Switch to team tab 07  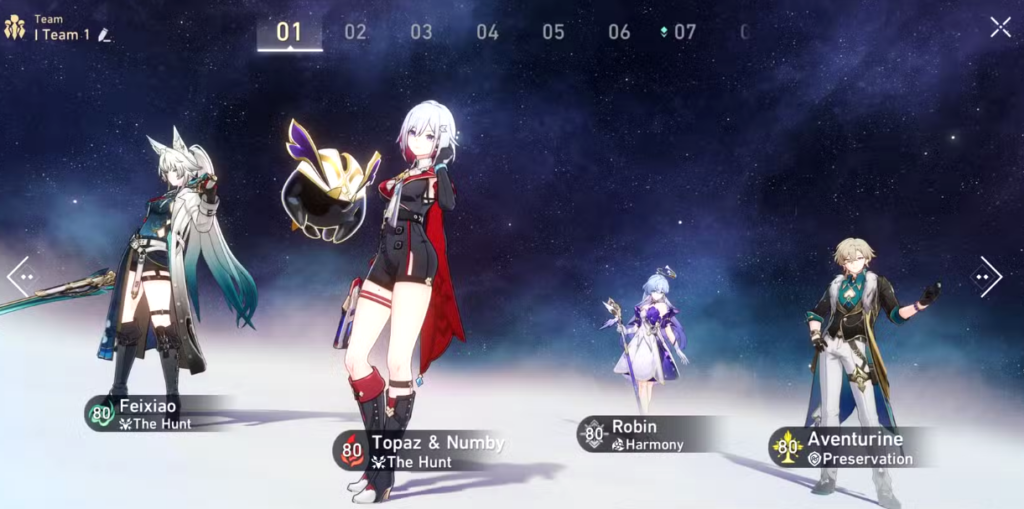pyautogui.click(x=683, y=32)
